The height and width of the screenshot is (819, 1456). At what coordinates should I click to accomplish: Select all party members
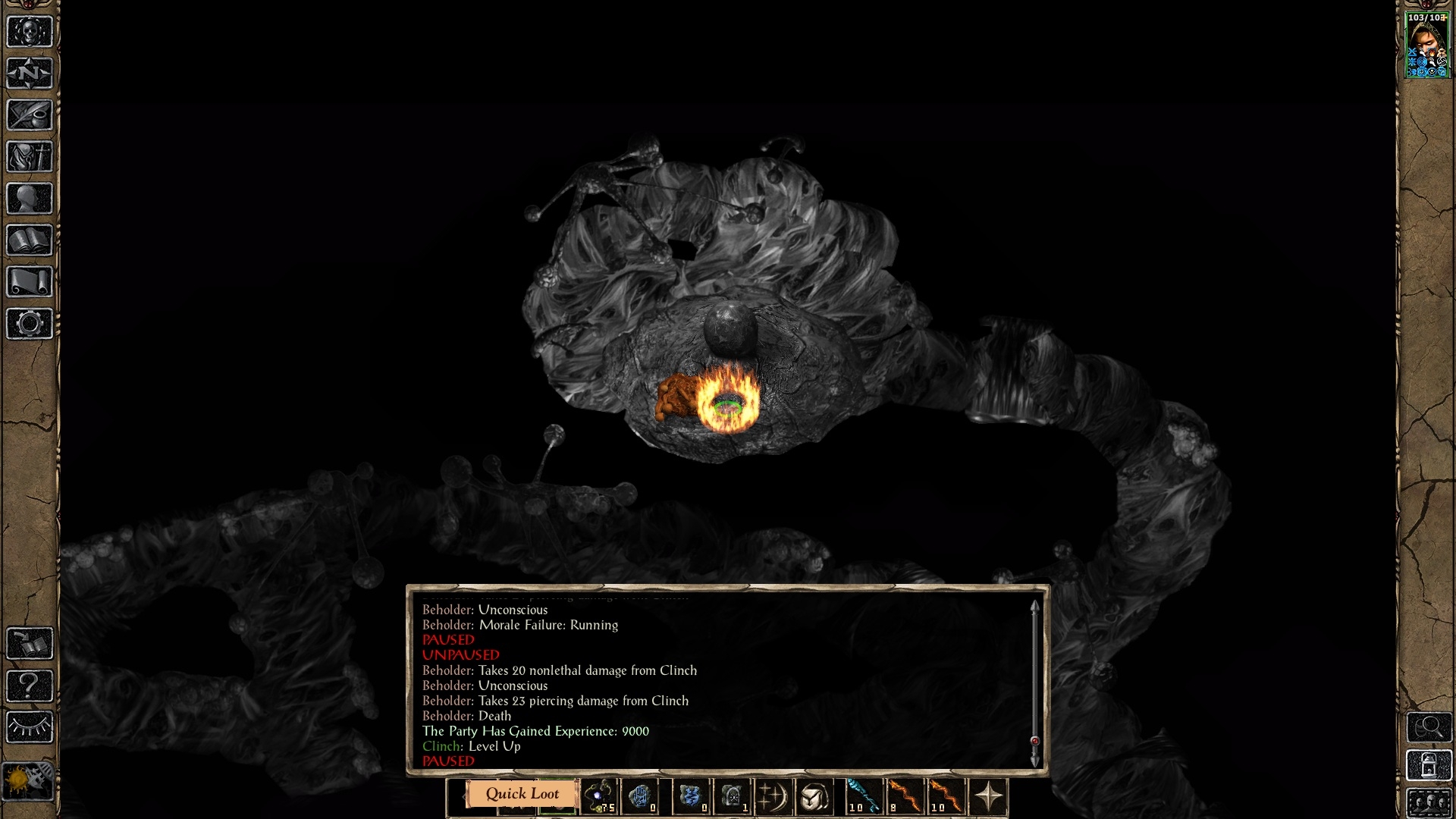(1429, 802)
